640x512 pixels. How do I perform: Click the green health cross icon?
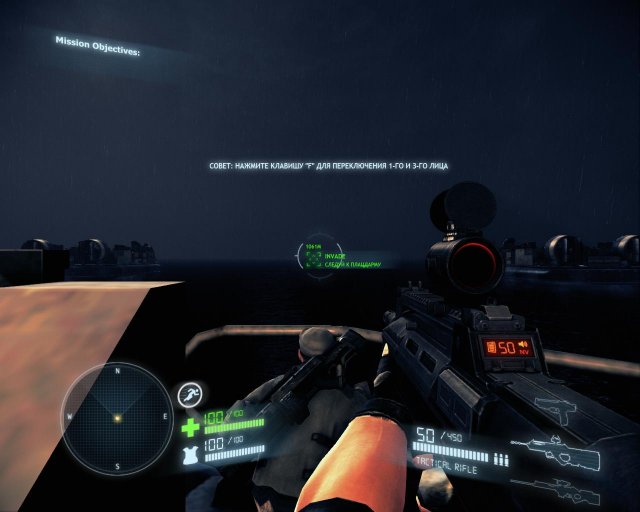190,427
